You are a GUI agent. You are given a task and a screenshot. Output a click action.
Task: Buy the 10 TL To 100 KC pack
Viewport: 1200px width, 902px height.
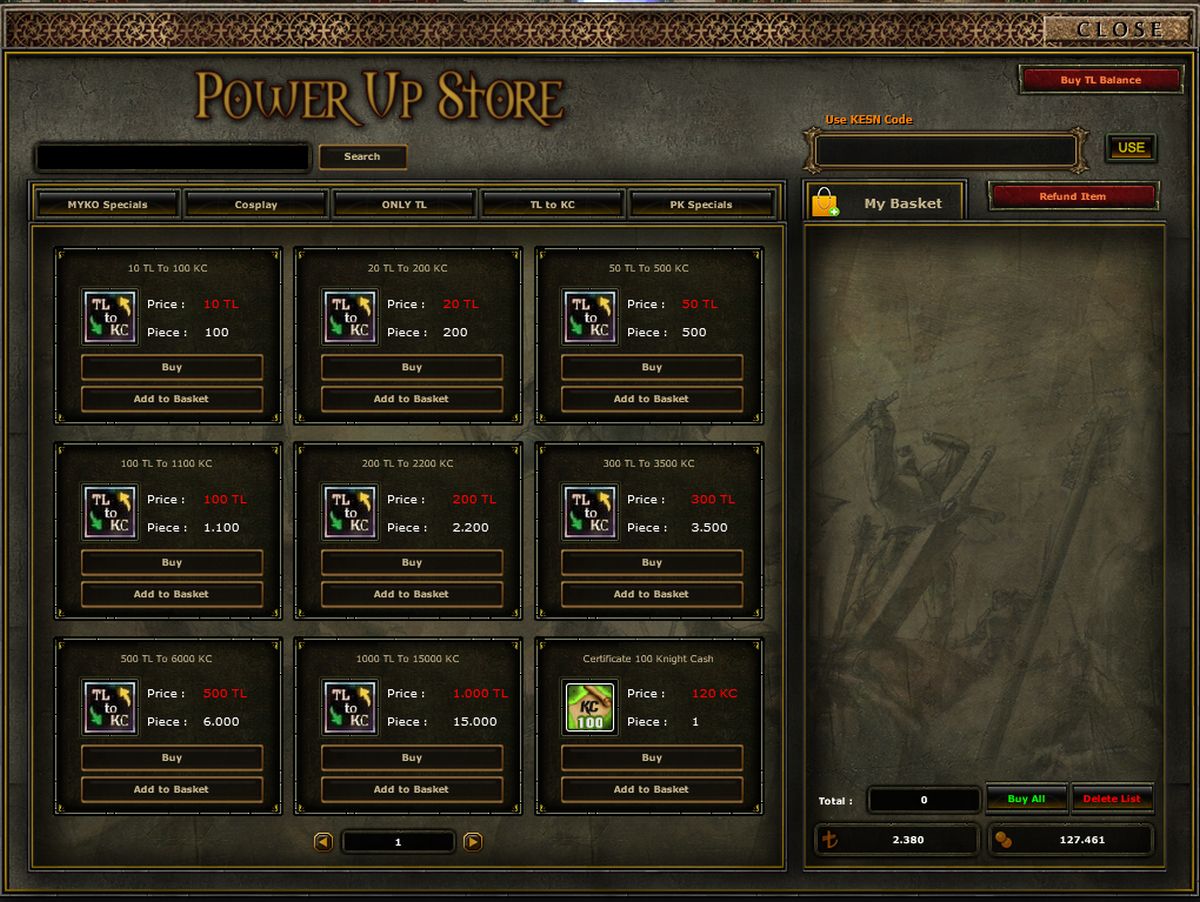(x=172, y=368)
